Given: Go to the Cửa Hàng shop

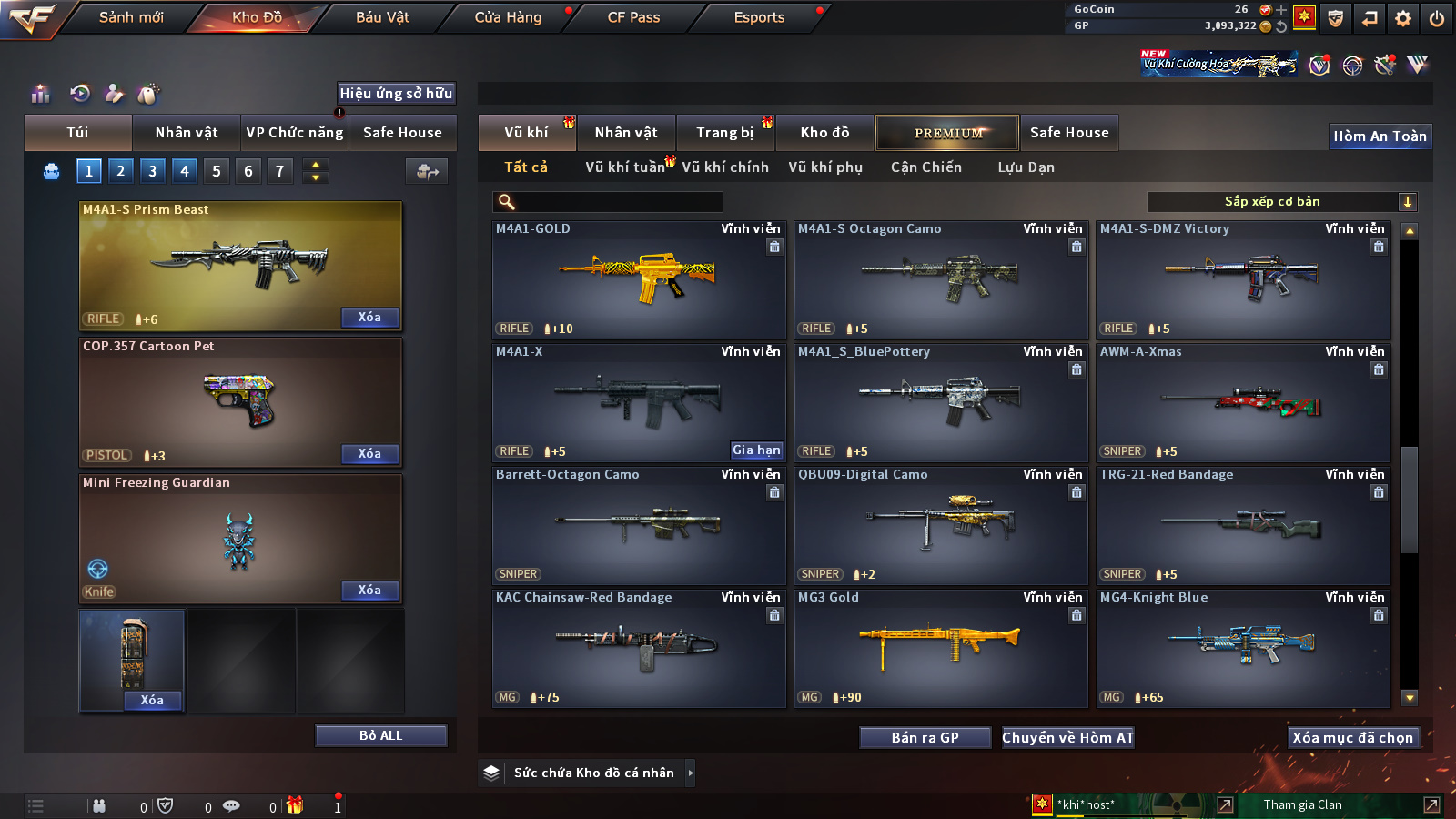Looking at the screenshot, I should pyautogui.click(x=508, y=17).
